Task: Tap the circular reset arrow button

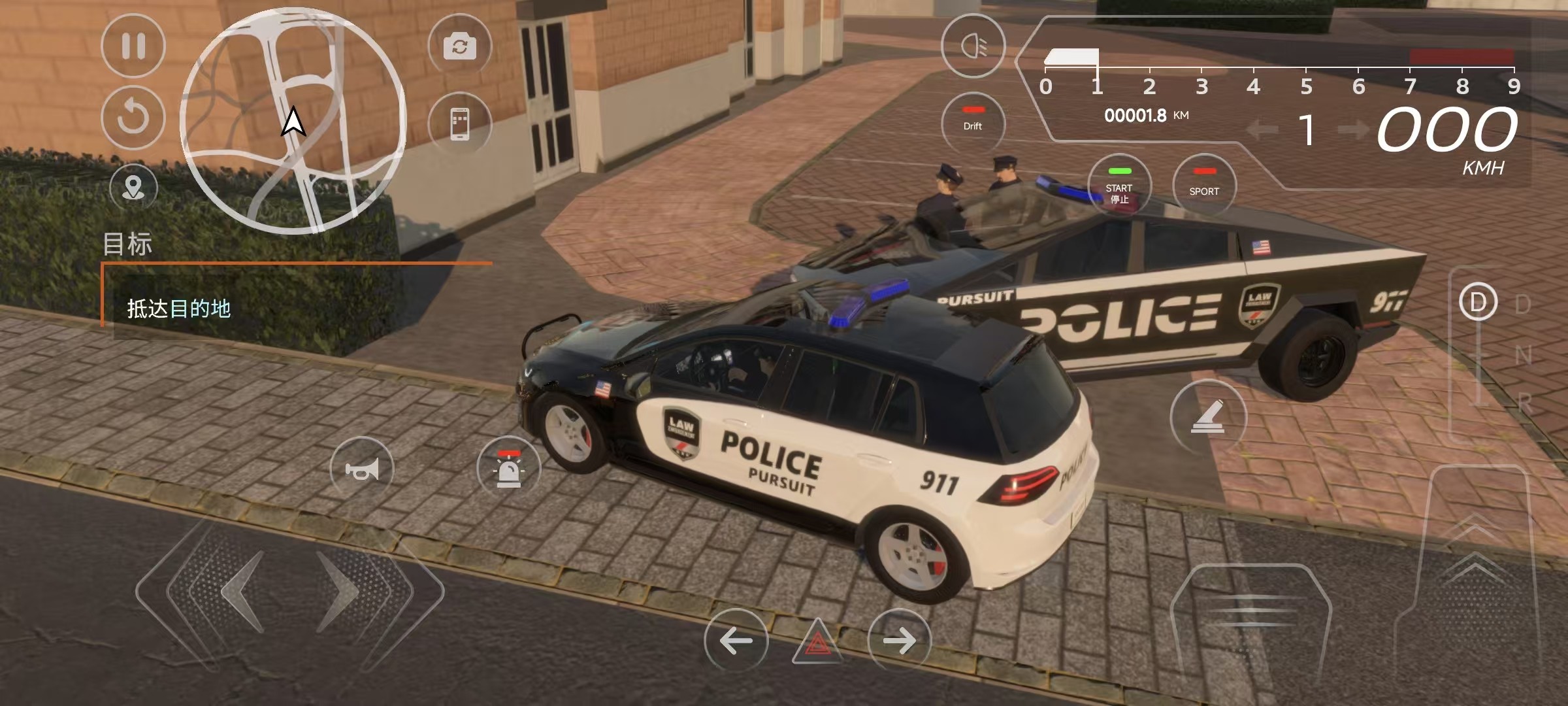Action: 133,118
